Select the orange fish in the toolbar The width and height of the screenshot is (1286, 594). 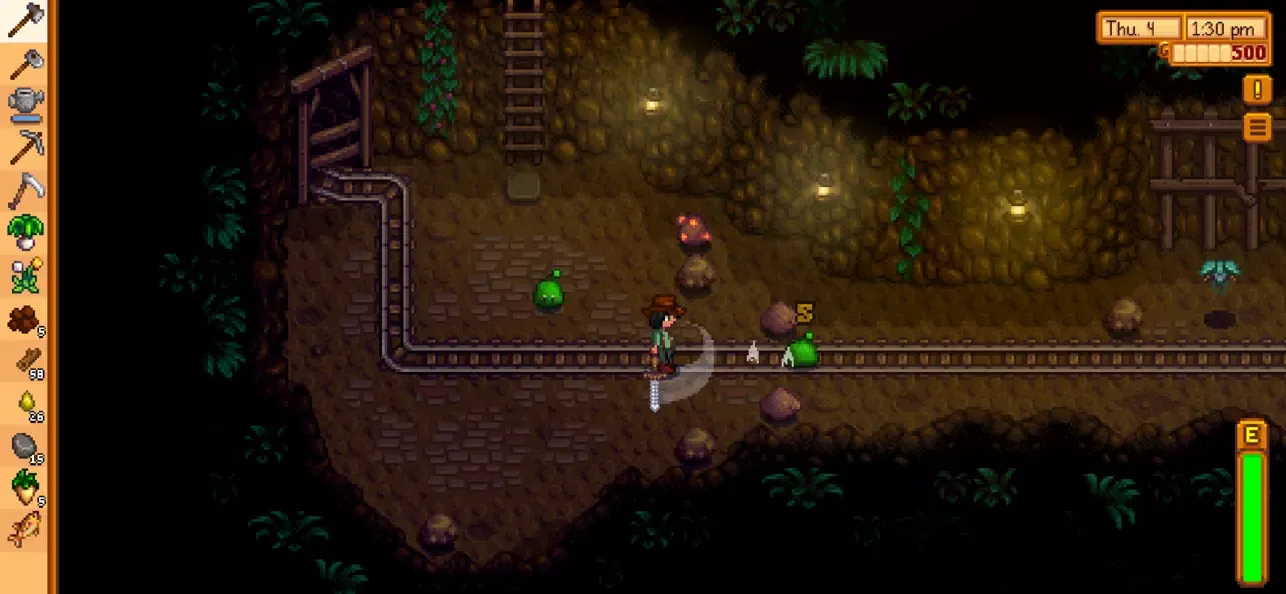point(26,530)
